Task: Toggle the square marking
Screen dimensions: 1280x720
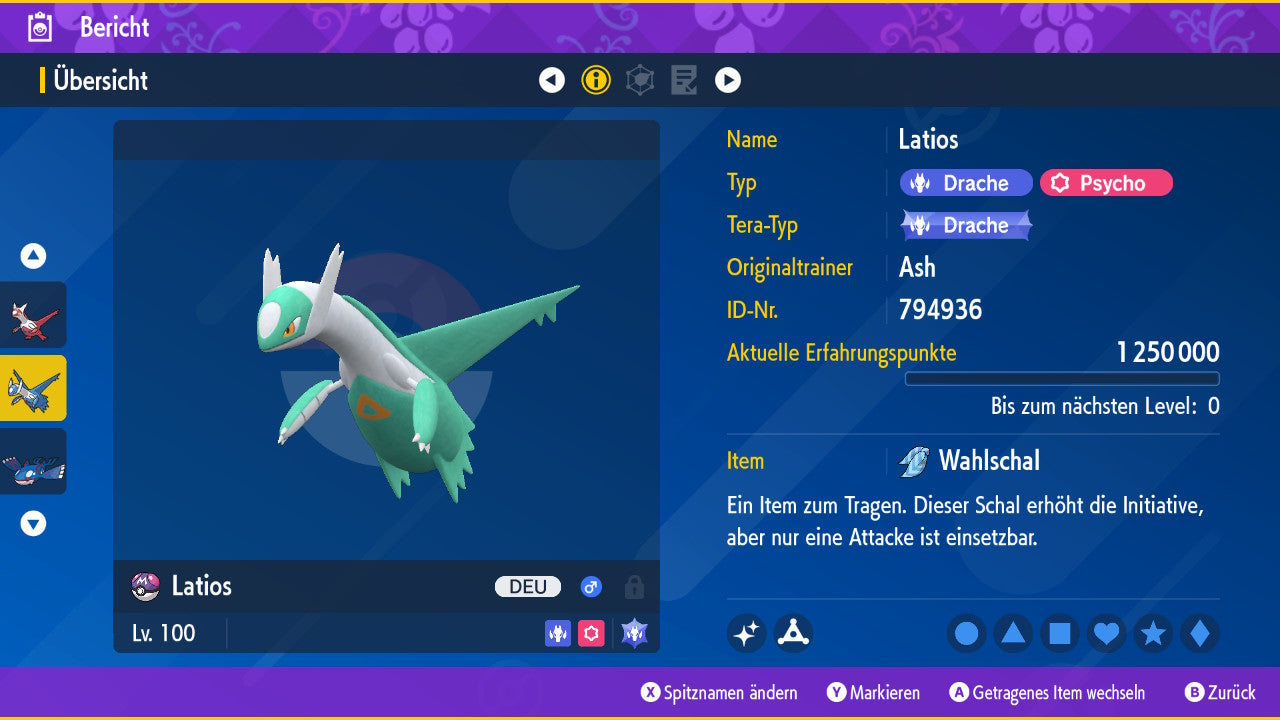Action: pos(1060,633)
